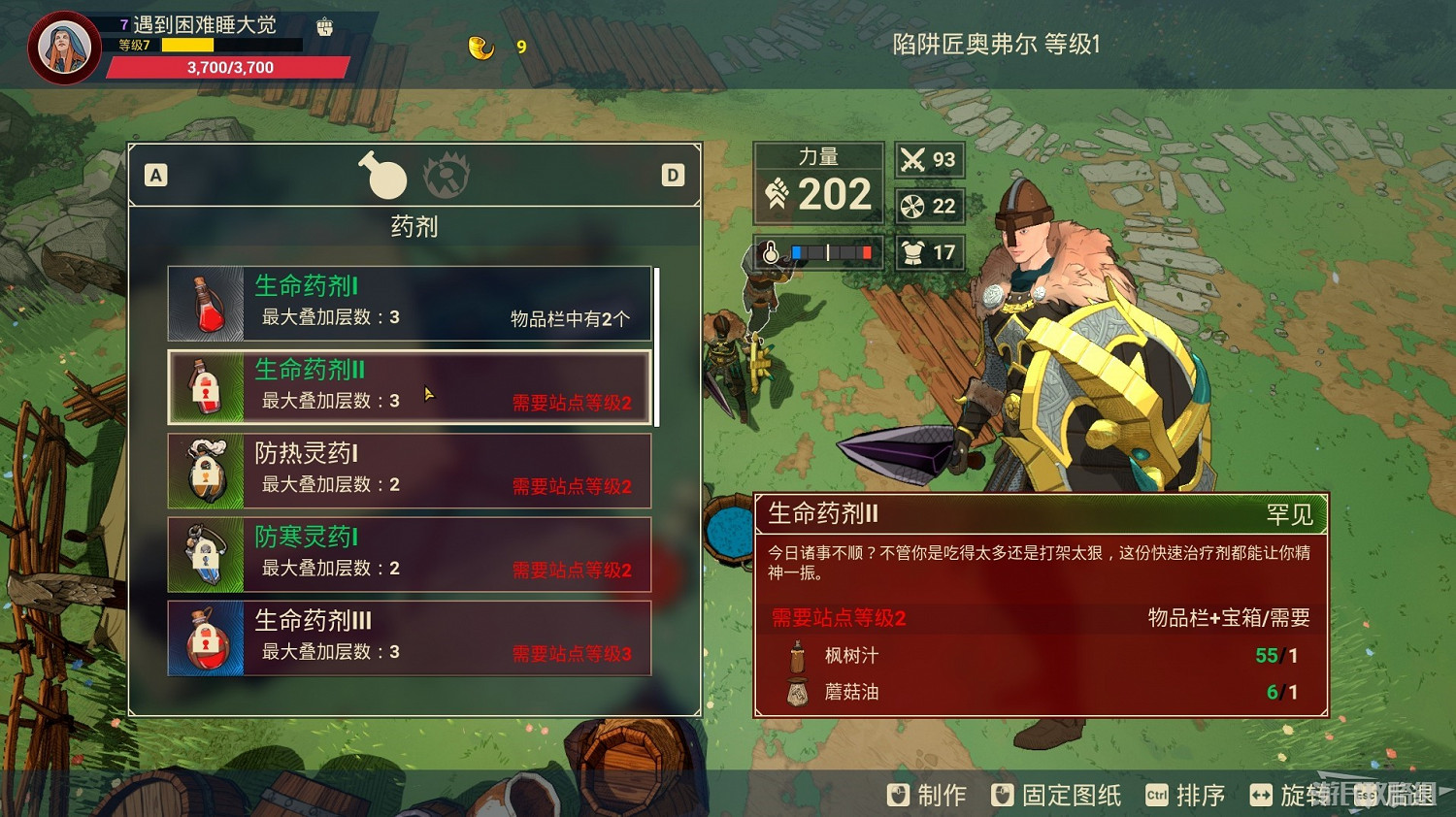Select the bear trap crafting category icon
The width and height of the screenshot is (1456, 817).
coord(448,178)
